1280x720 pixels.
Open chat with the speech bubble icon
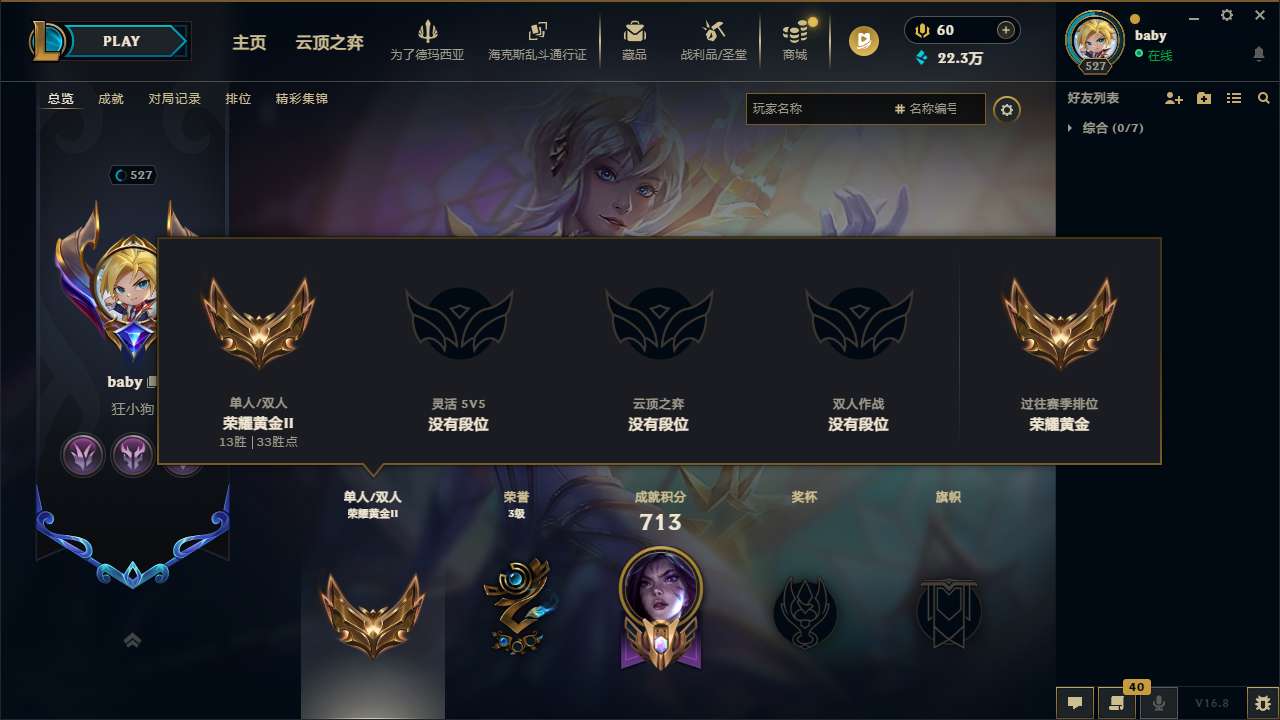(1074, 703)
